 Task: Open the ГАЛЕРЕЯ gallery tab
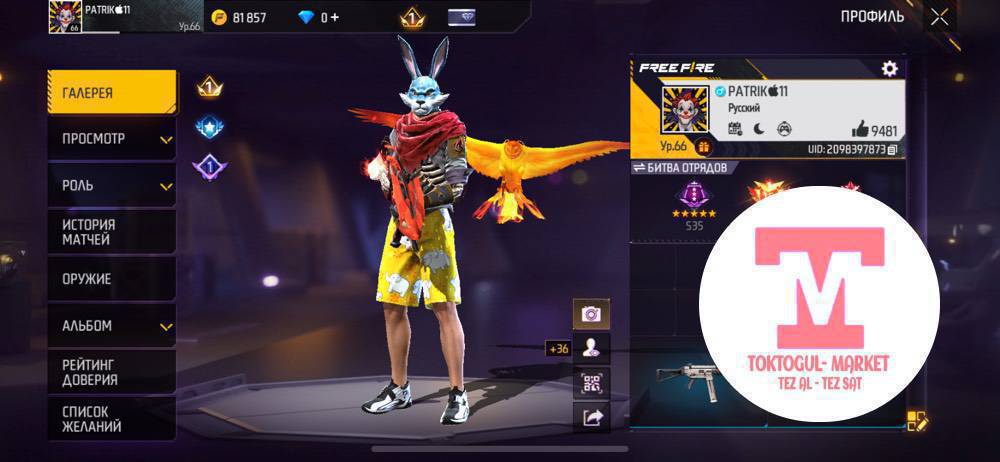pos(110,93)
